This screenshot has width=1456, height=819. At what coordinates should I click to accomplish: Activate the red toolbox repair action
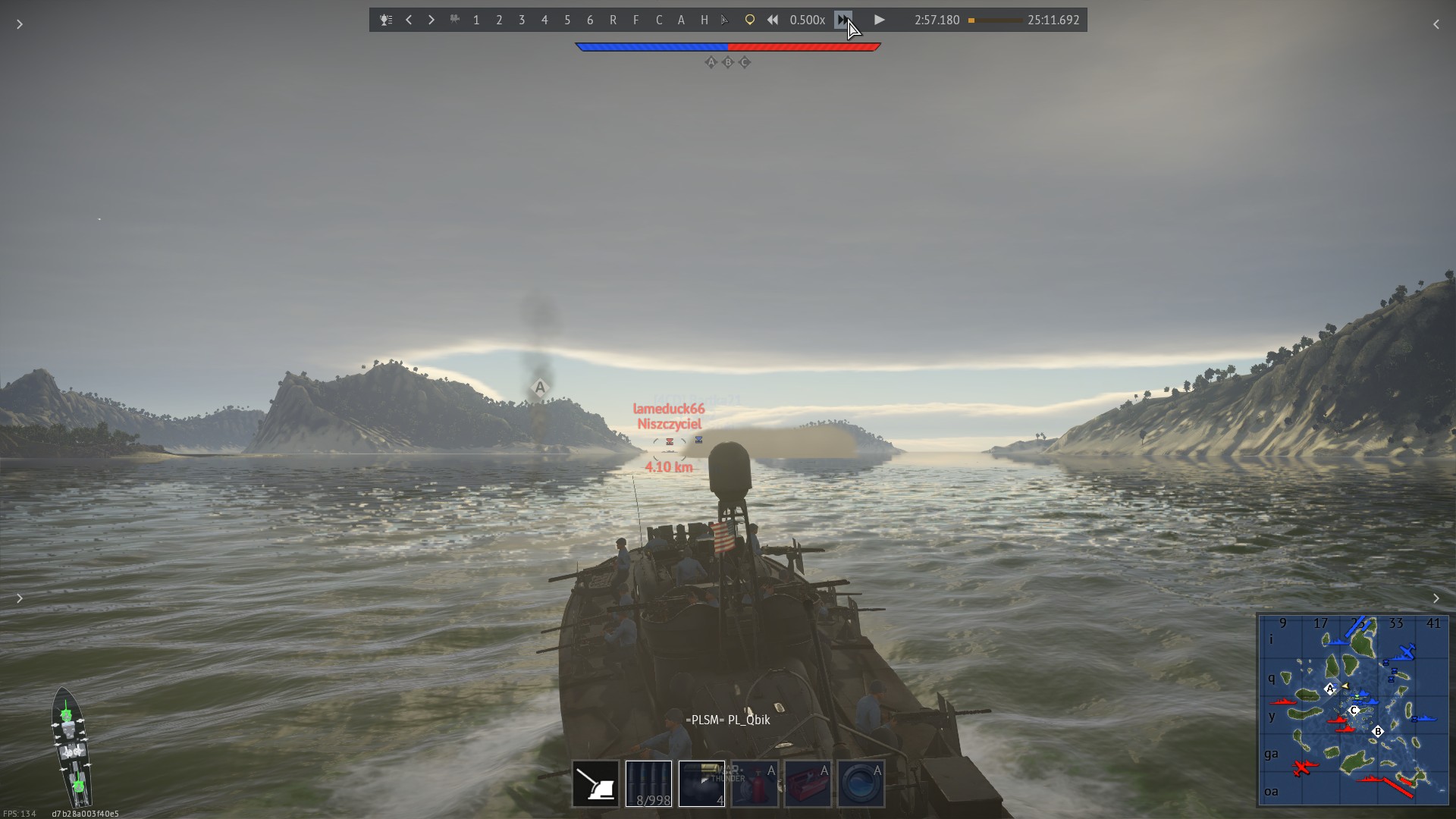pyautogui.click(x=808, y=783)
